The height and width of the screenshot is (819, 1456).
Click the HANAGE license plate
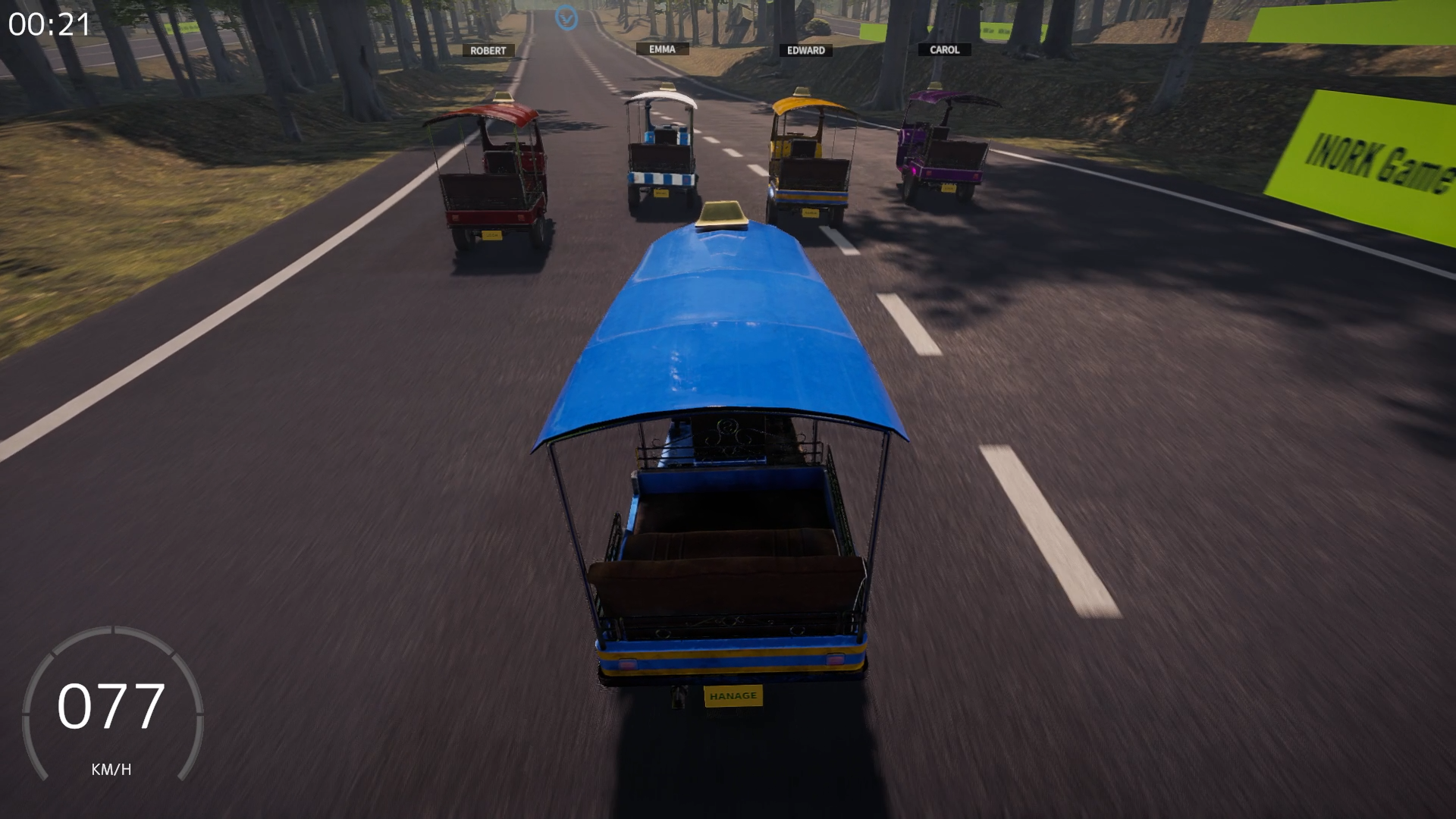click(x=733, y=695)
